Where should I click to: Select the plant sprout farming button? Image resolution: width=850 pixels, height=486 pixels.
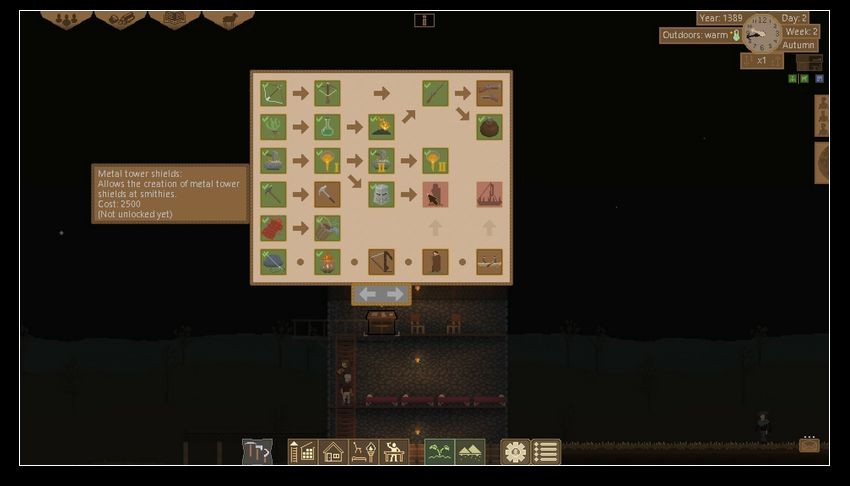click(440, 452)
